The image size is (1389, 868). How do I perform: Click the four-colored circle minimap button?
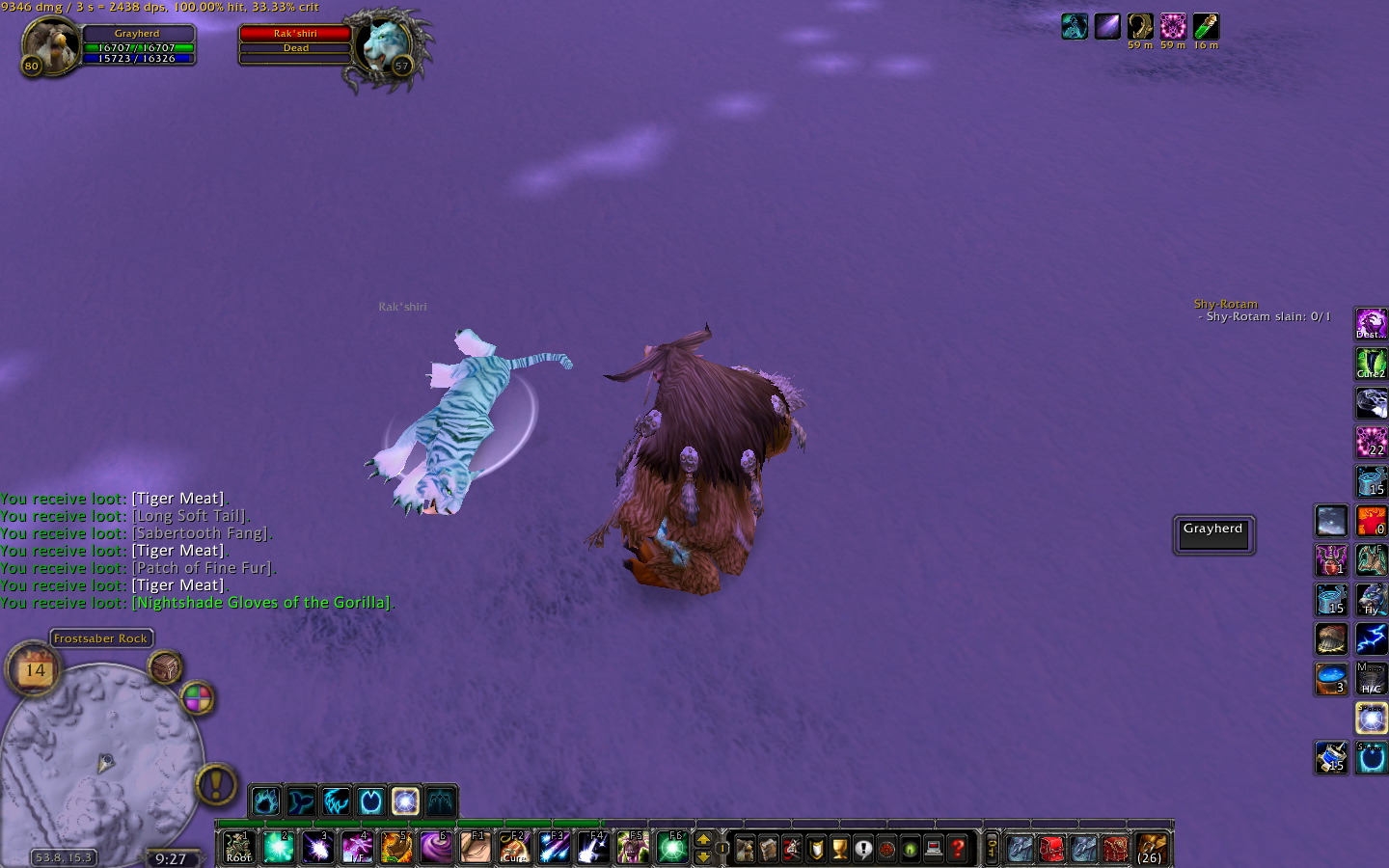pos(197,697)
